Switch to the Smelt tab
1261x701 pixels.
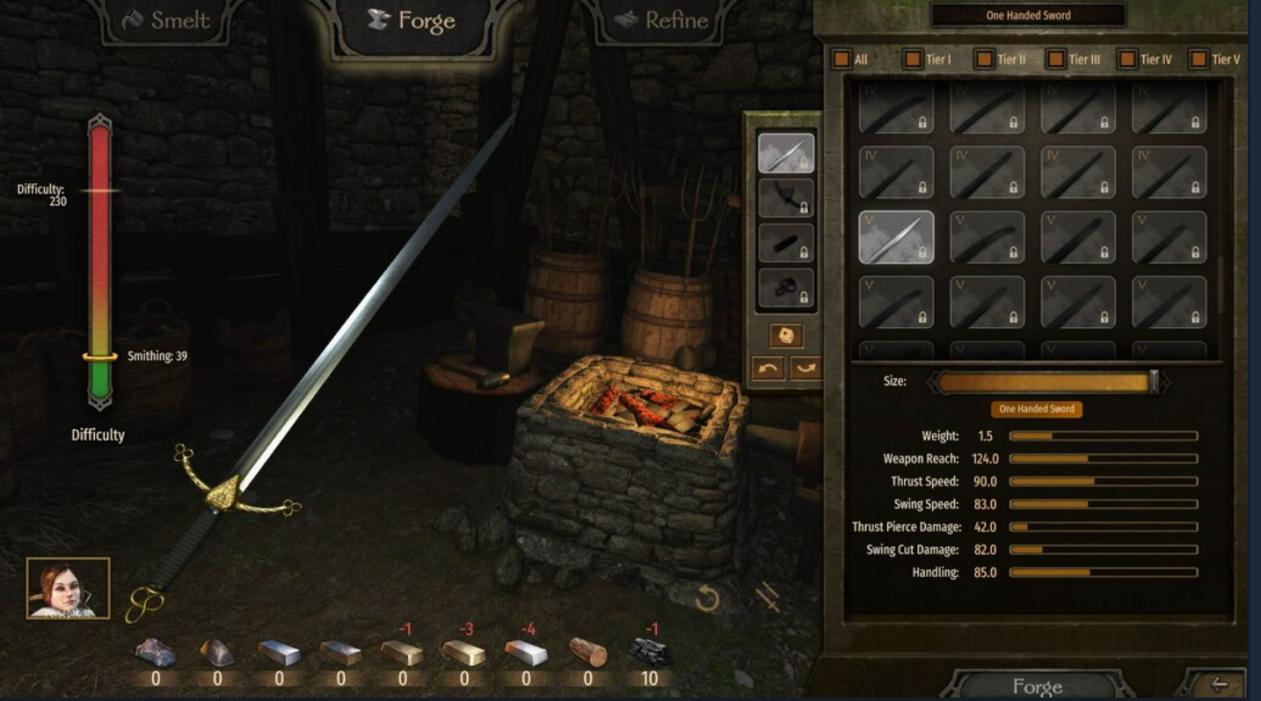tap(167, 21)
